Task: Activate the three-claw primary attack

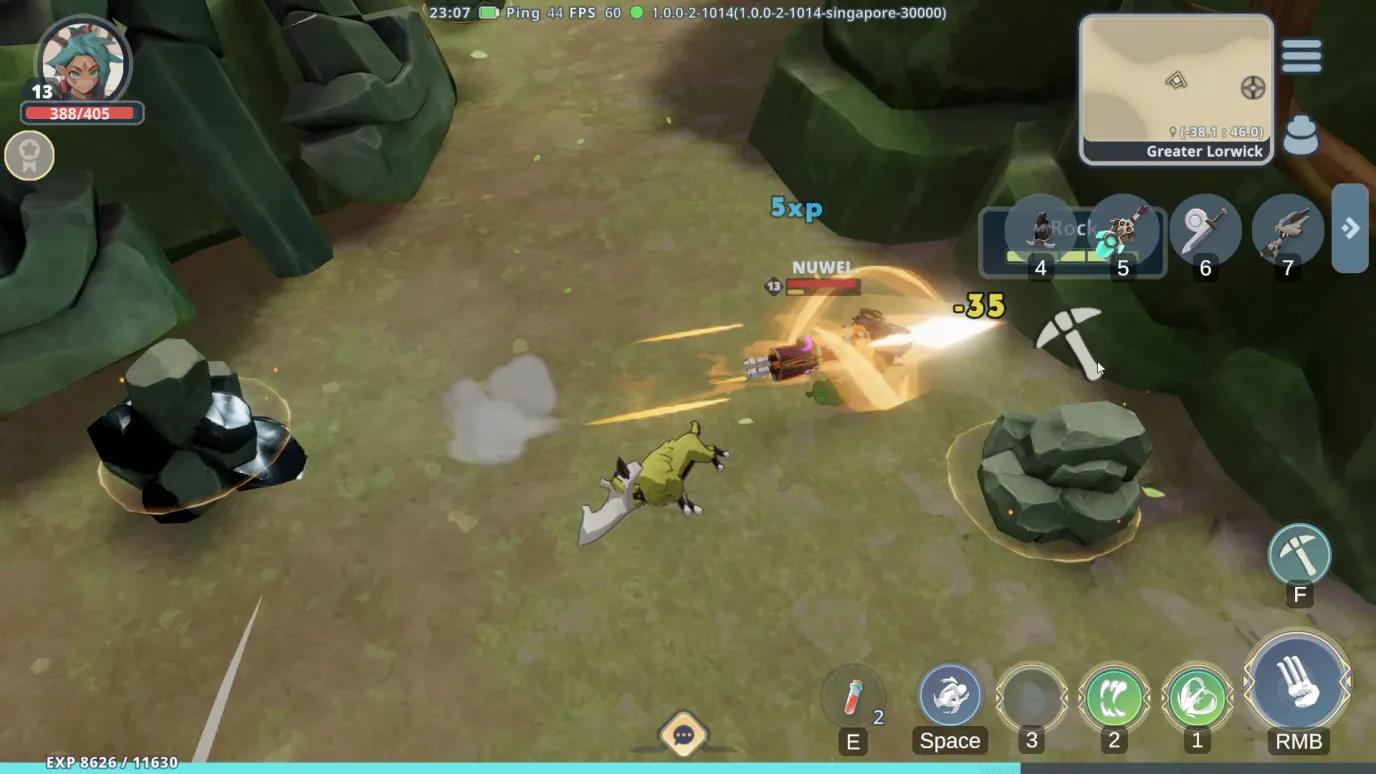Action: pyautogui.click(x=1298, y=685)
